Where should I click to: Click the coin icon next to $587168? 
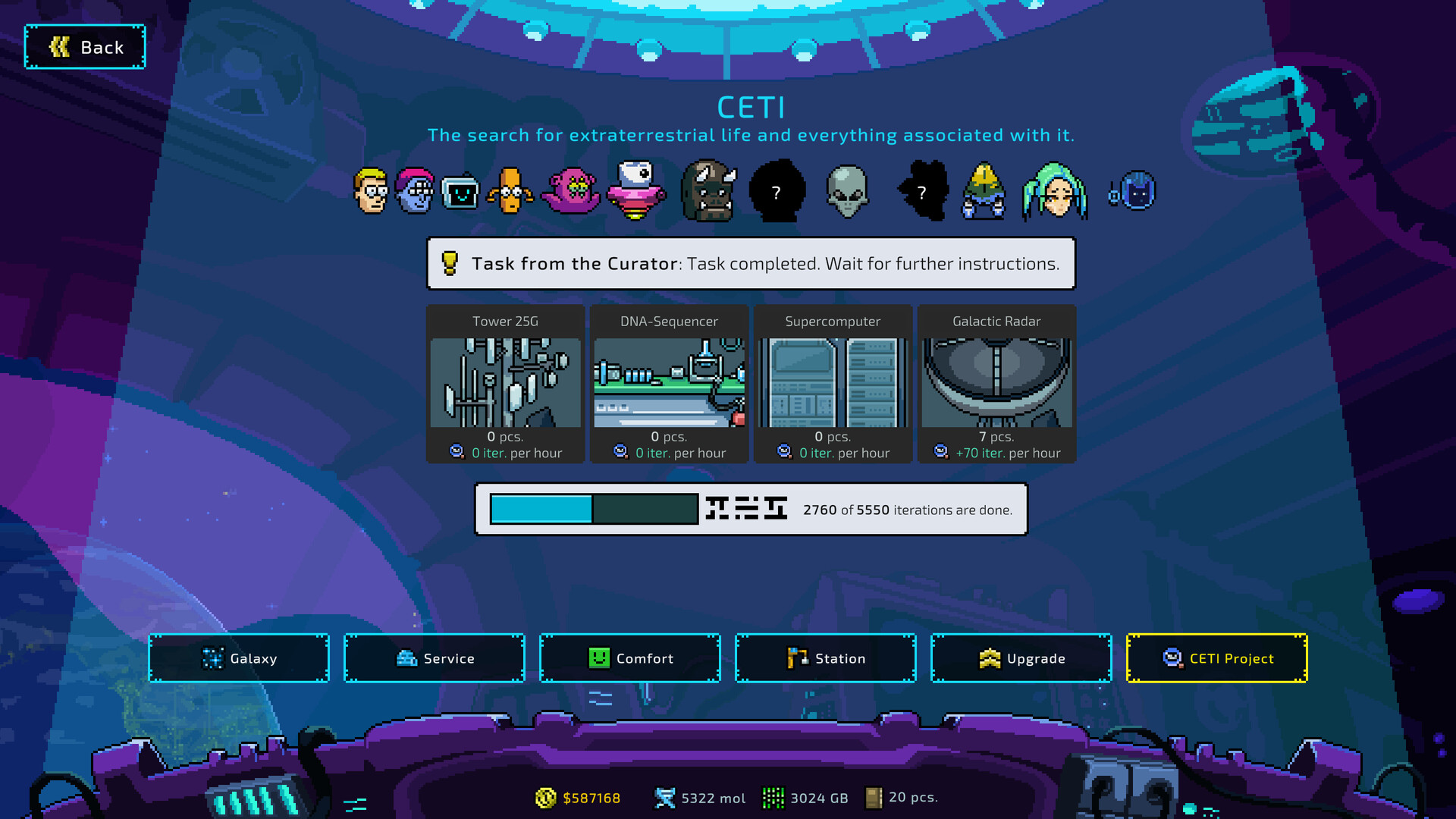(545, 798)
